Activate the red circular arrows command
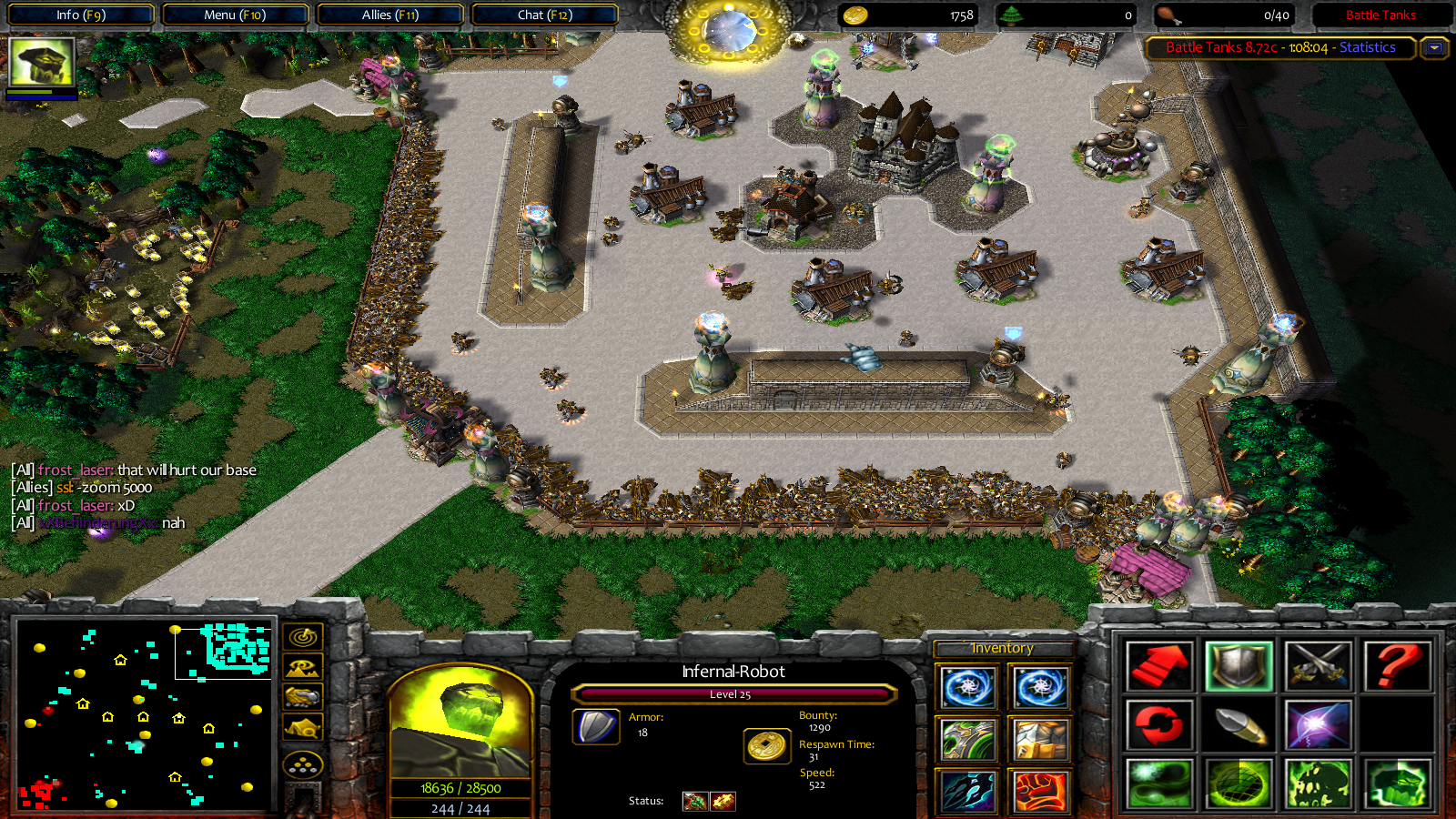 [1158, 725]
